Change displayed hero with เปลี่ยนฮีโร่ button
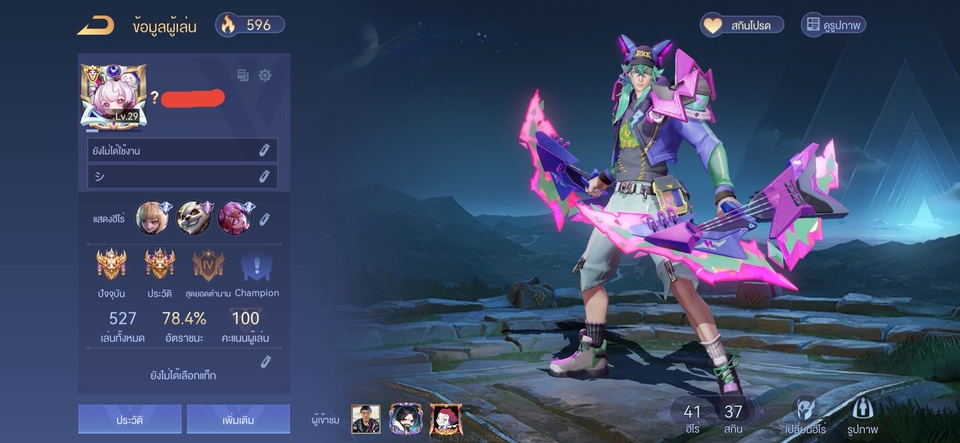The image size is (960, 443). 803,416
